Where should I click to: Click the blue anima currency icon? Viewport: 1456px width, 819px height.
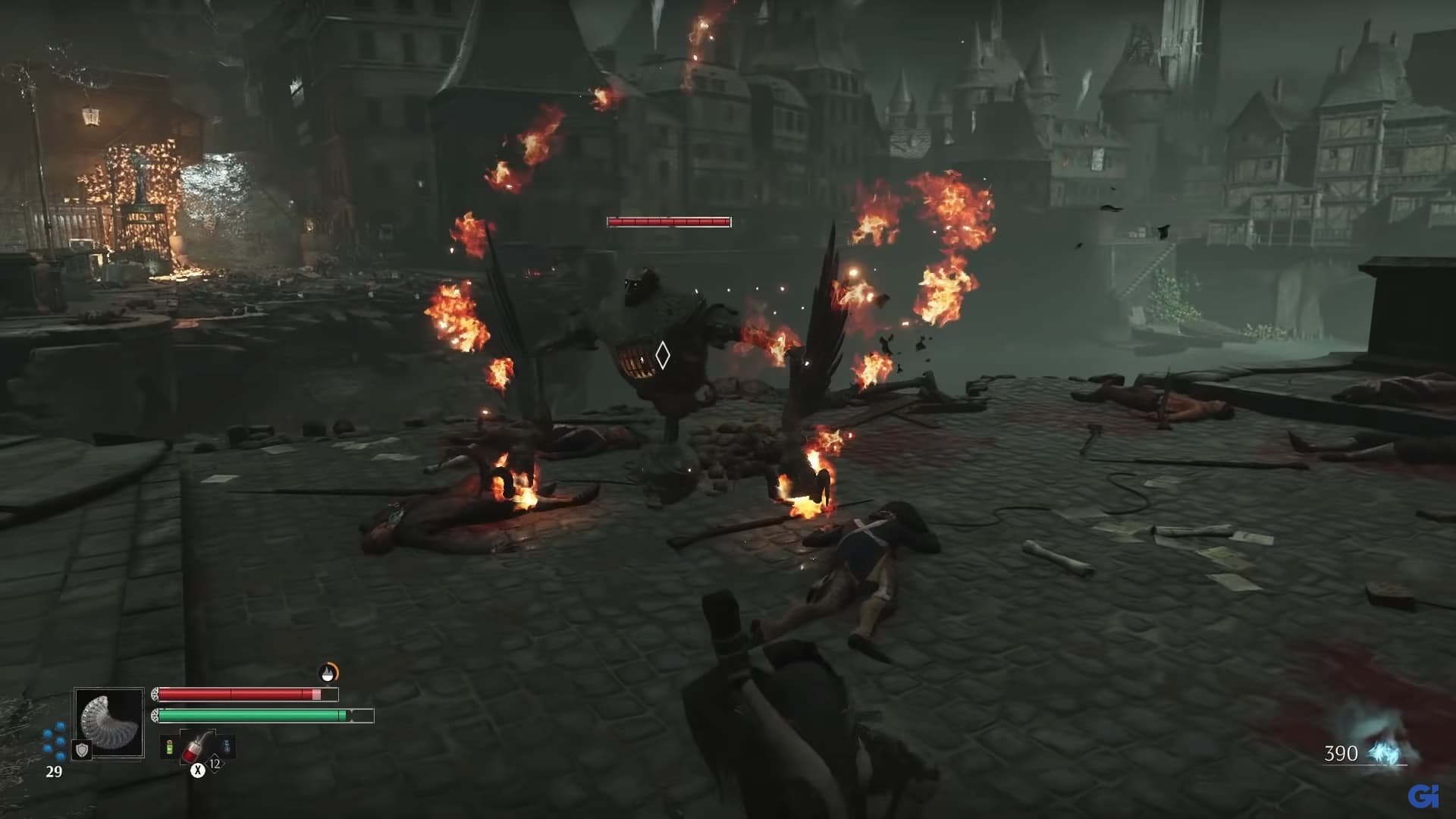click(x=1385, y=753)
